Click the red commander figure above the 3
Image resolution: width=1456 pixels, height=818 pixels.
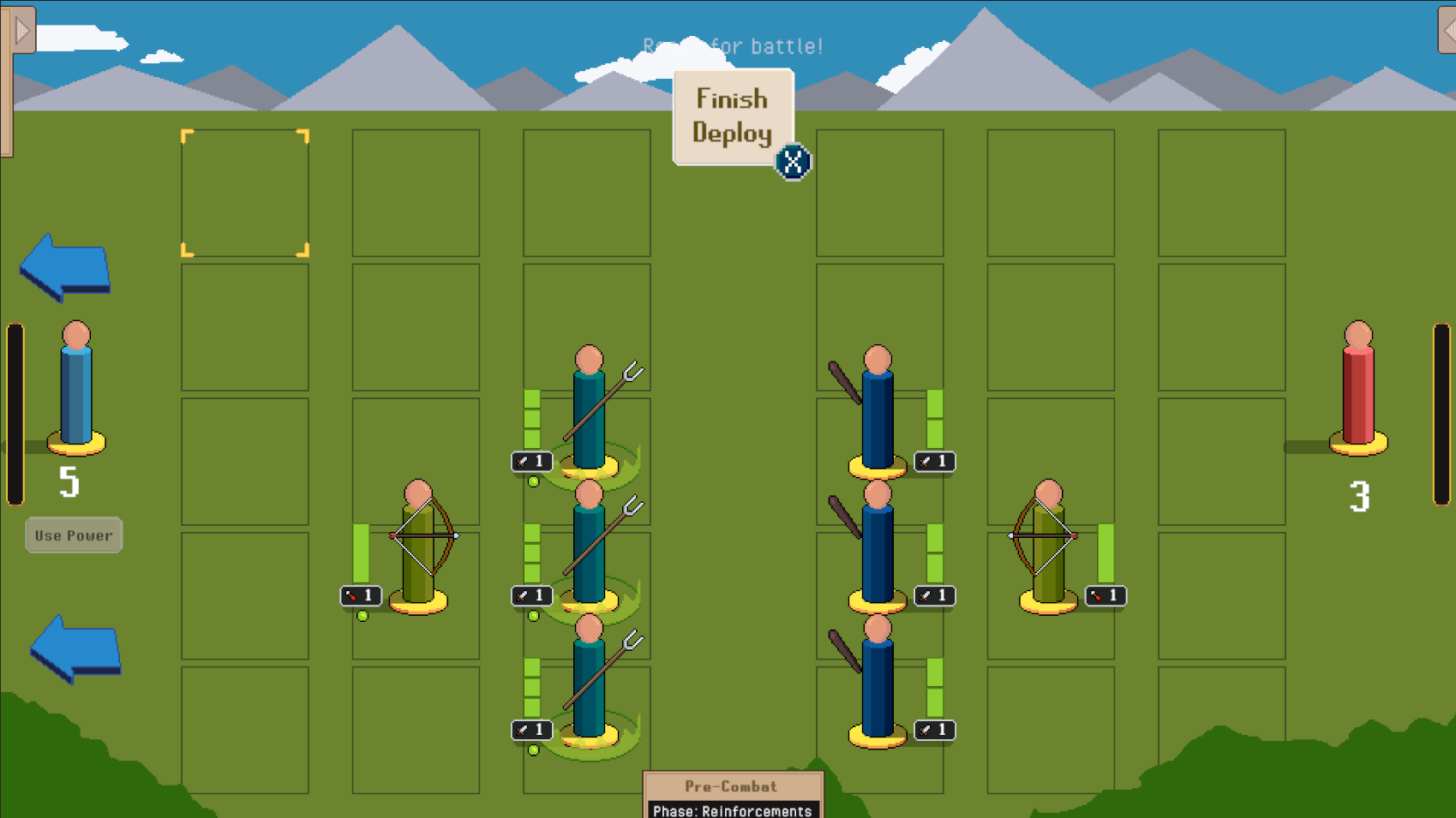[1359, 390]
